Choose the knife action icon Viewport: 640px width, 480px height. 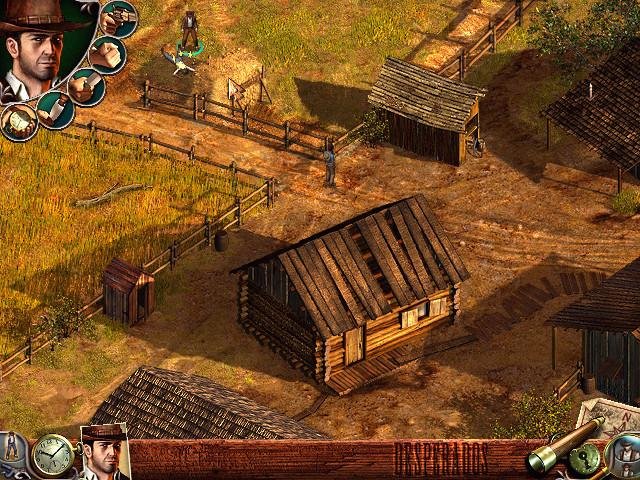(x=85, y=86)
